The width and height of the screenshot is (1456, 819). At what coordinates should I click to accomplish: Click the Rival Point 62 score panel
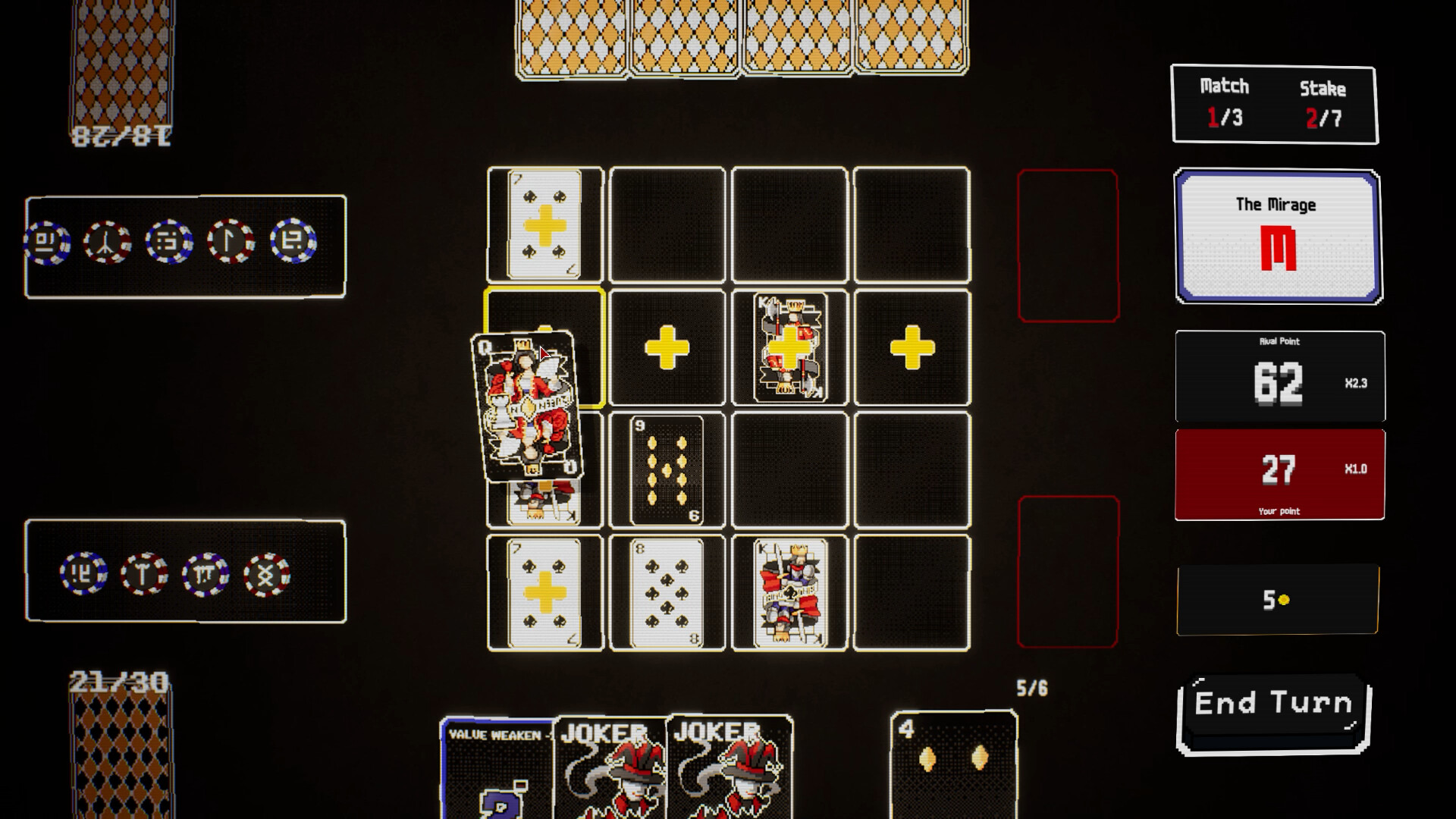[x=1280, y=377]
